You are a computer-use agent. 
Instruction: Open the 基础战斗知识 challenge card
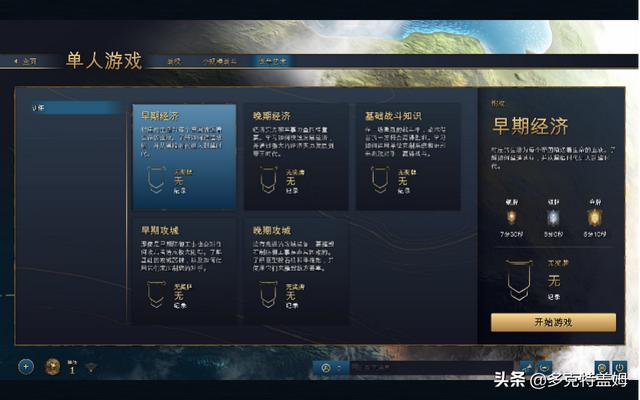pos(407,157)
